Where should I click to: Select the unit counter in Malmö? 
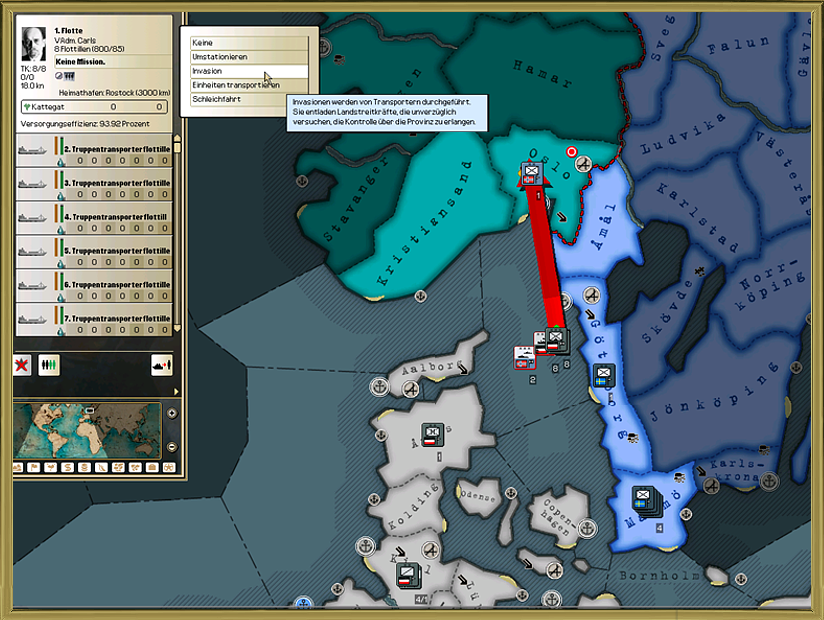(643, 498)
